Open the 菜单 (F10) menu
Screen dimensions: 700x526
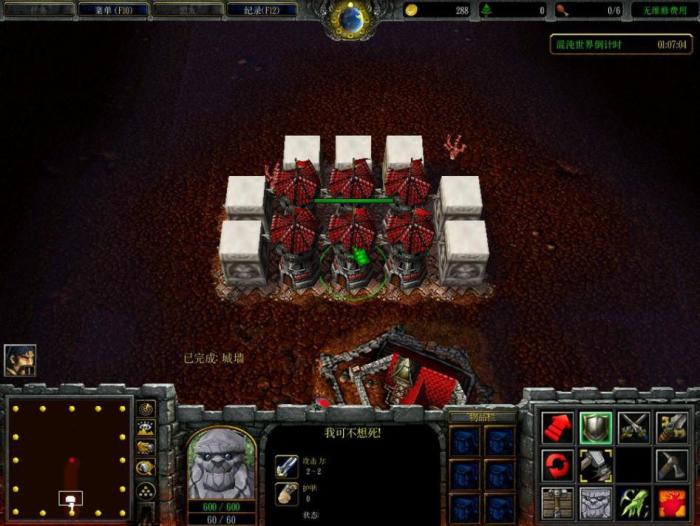(113, 10)
